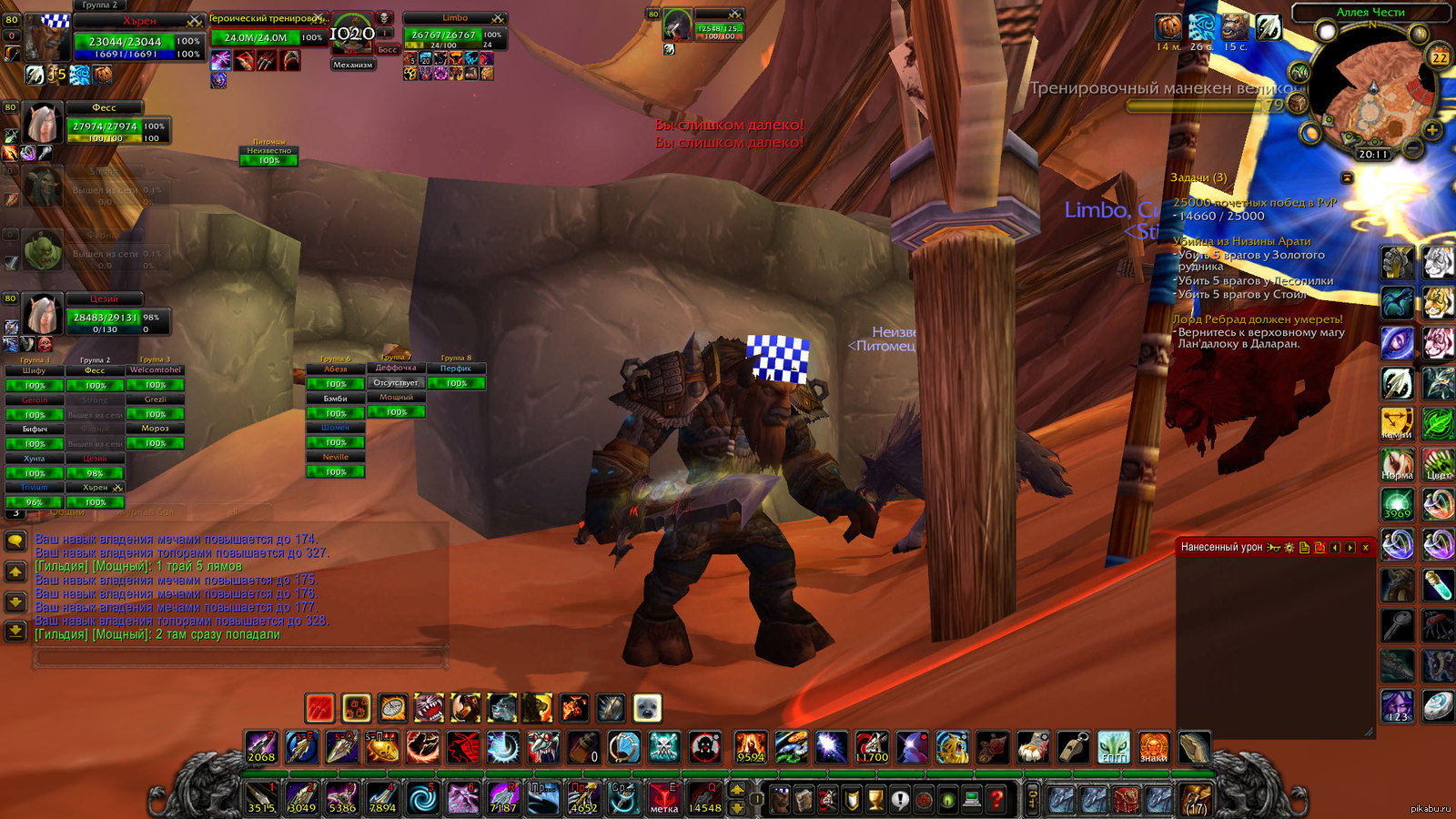The width and height of the screenshot is (1456, 819).
Task: Select the seal pet bar icon
Action: [647, 707]
